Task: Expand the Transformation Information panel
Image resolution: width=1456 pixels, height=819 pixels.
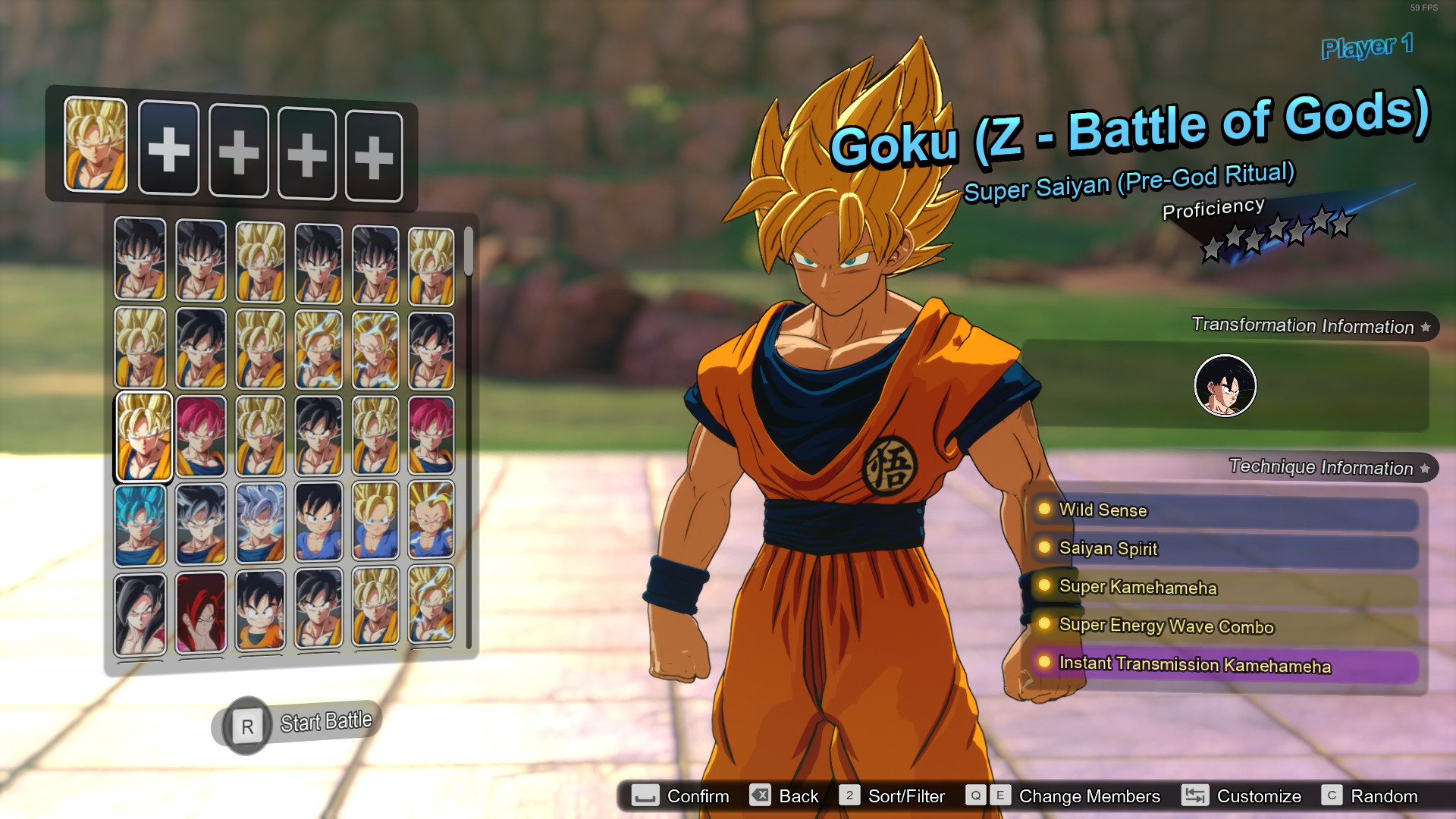Action: [x=1427, y=326]
